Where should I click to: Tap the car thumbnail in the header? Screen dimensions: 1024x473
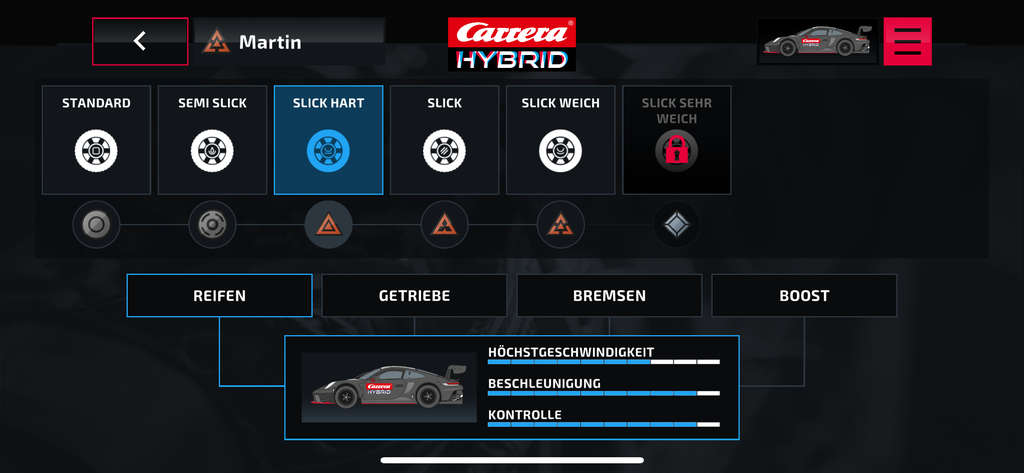[817, 42]
